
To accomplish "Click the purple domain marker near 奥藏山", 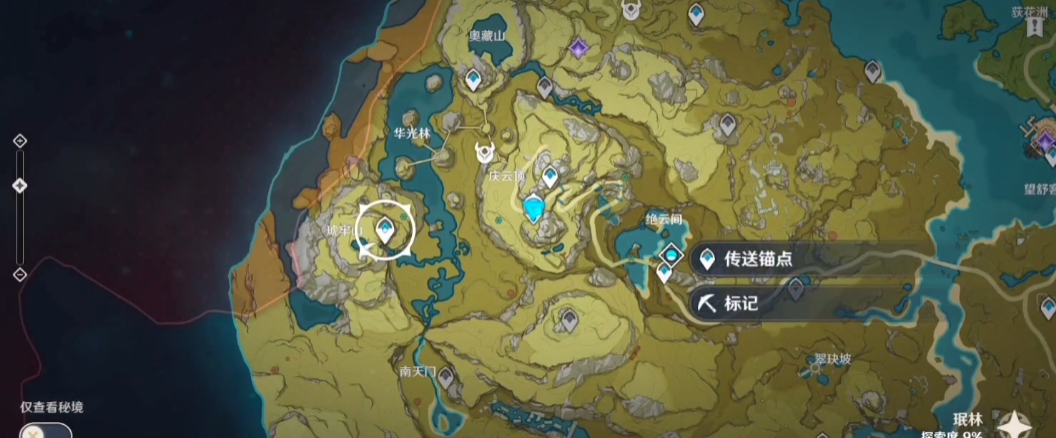I will pos(578,47).
